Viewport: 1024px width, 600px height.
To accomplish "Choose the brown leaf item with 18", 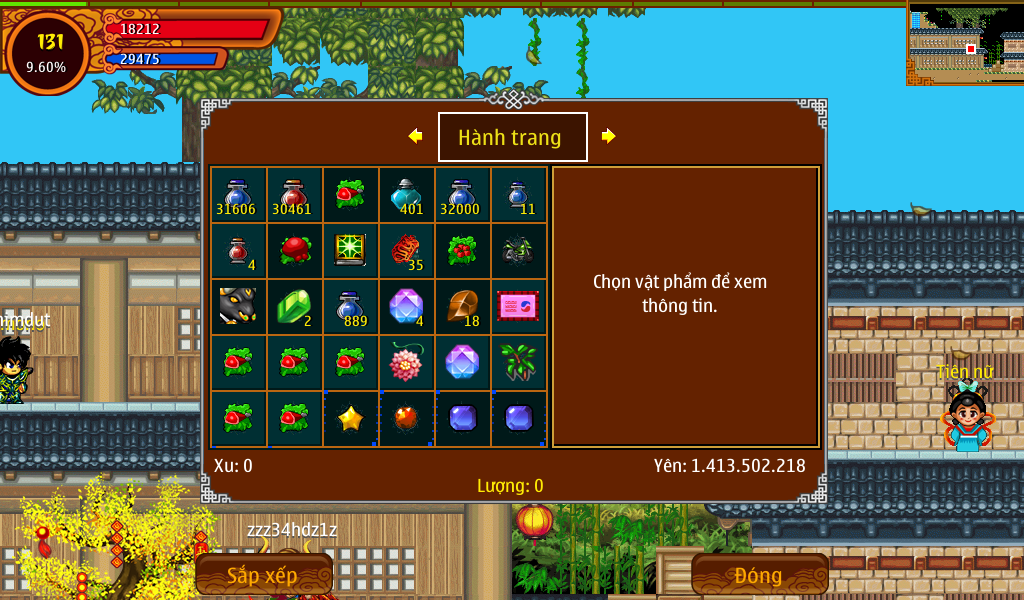I will 462,307.
